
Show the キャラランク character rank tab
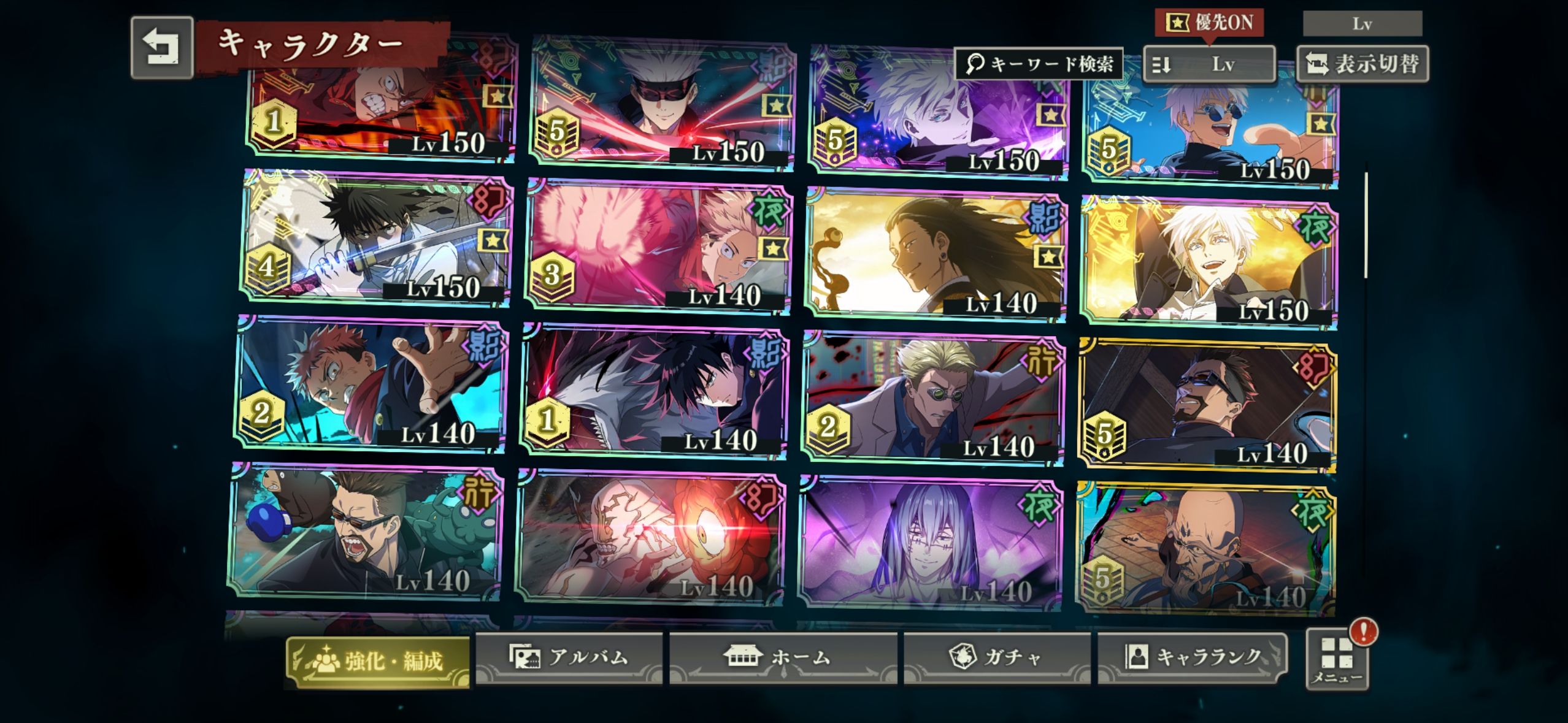(1192, 658)
